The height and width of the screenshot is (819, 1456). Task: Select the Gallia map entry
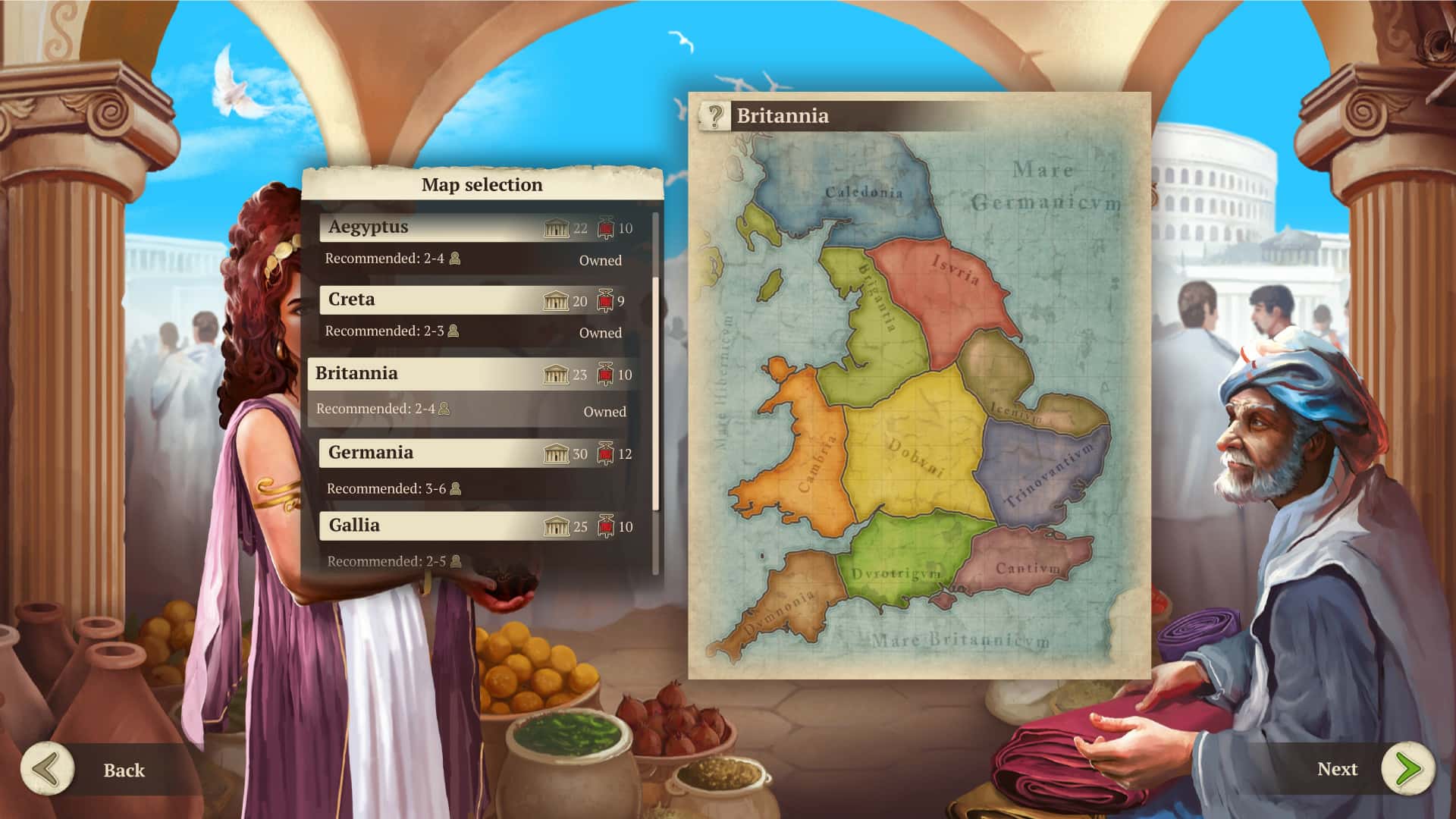(x=425, y=526)
